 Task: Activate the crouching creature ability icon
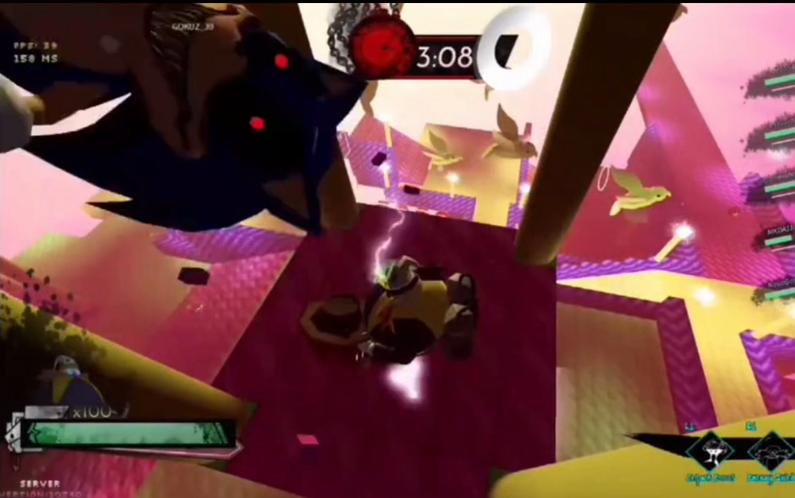click(x=768, y=454)
